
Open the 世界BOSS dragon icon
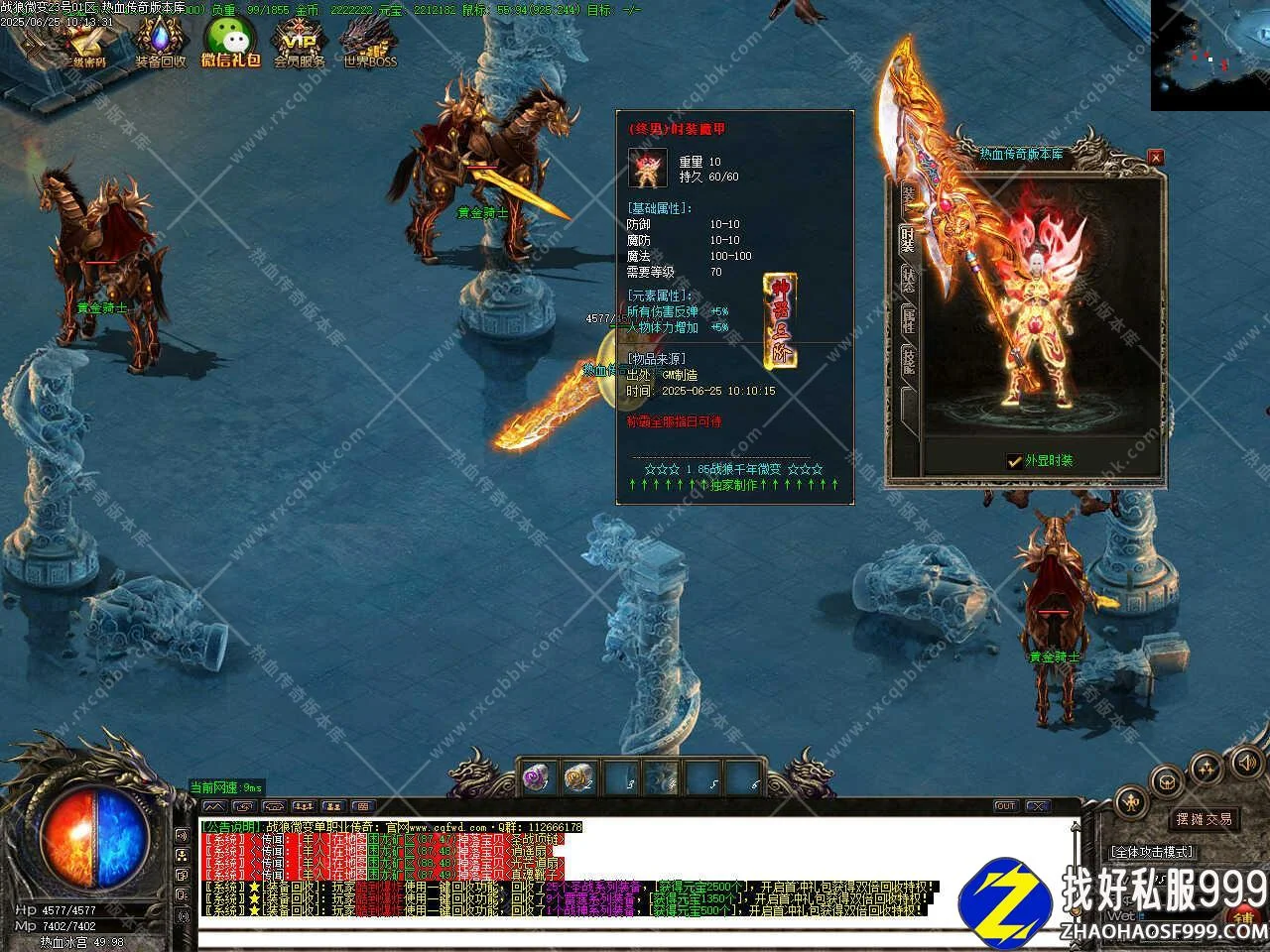(369, 43)
